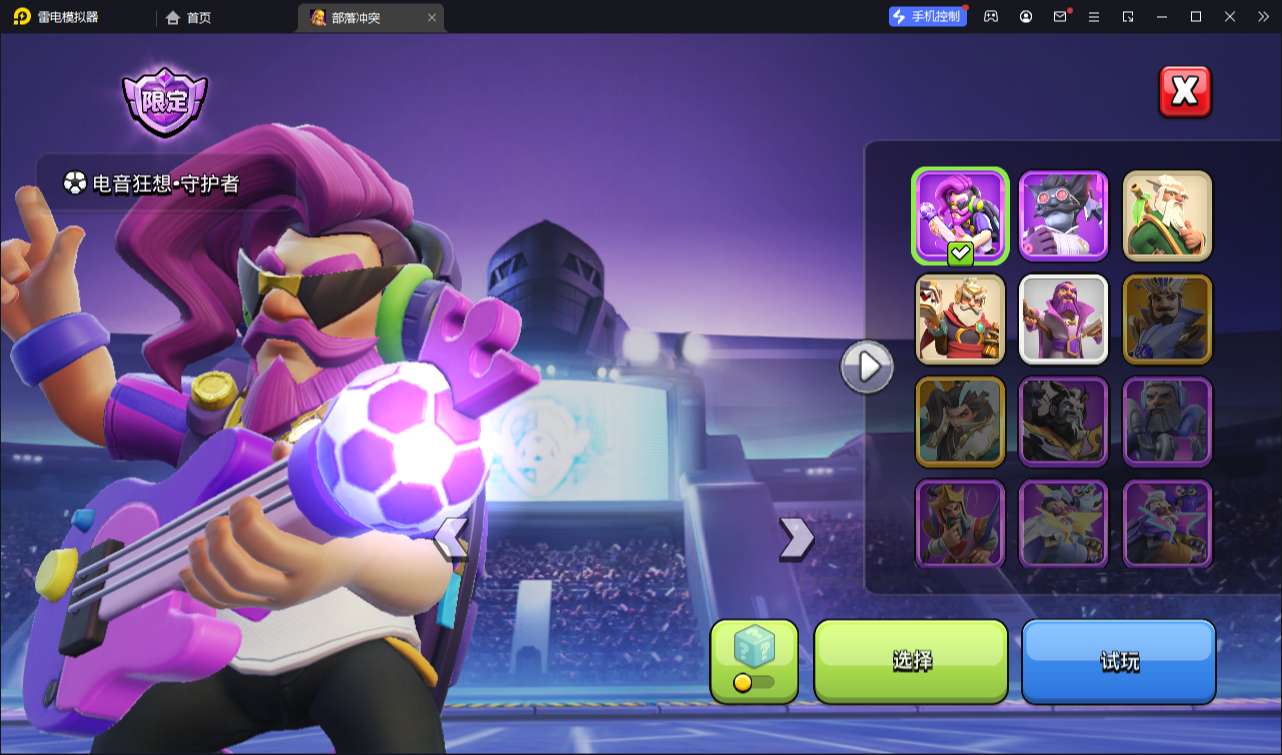Click the green 选择 button
Image resolution: width=1282 pixels, height=755 pixels.
[x=911, y=660]
